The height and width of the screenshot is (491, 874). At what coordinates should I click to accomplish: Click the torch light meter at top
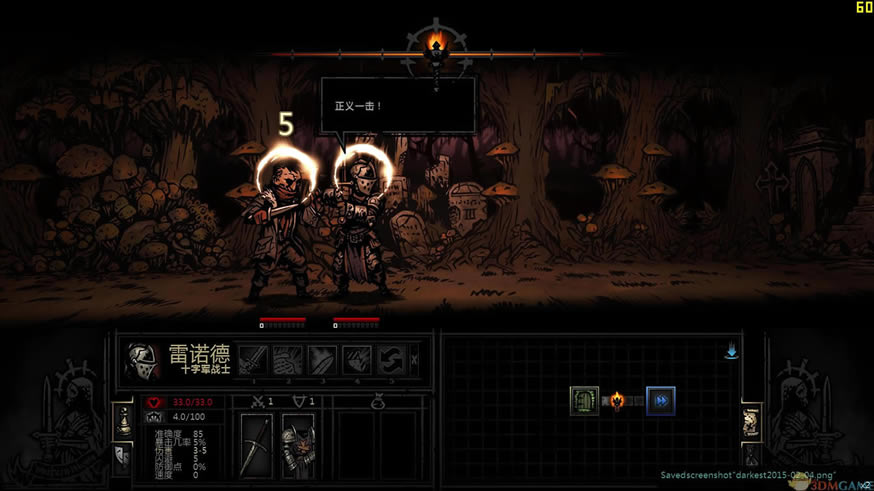[436, 45]
